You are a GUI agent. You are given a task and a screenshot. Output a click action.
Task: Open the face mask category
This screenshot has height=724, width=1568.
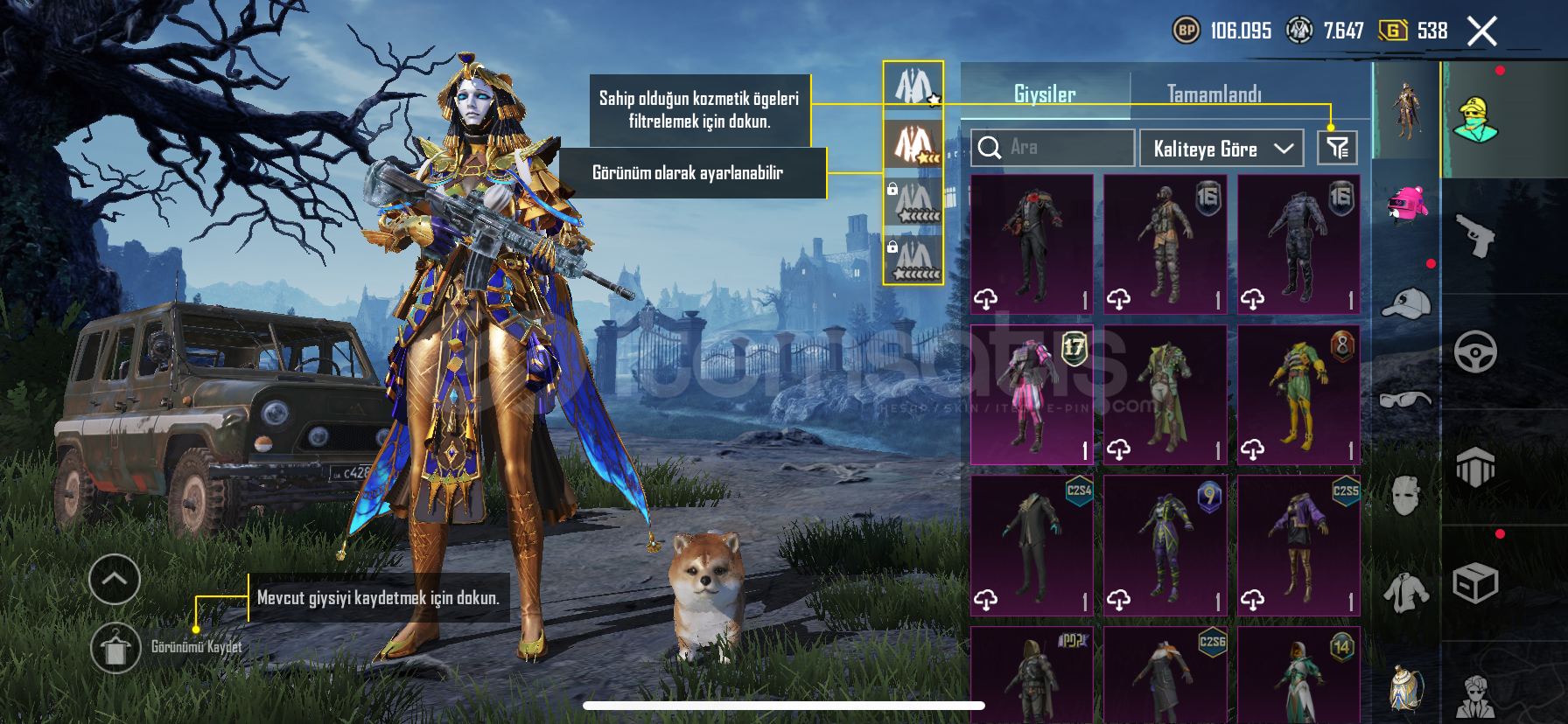pyautogui.click(x=1406, y=496)
